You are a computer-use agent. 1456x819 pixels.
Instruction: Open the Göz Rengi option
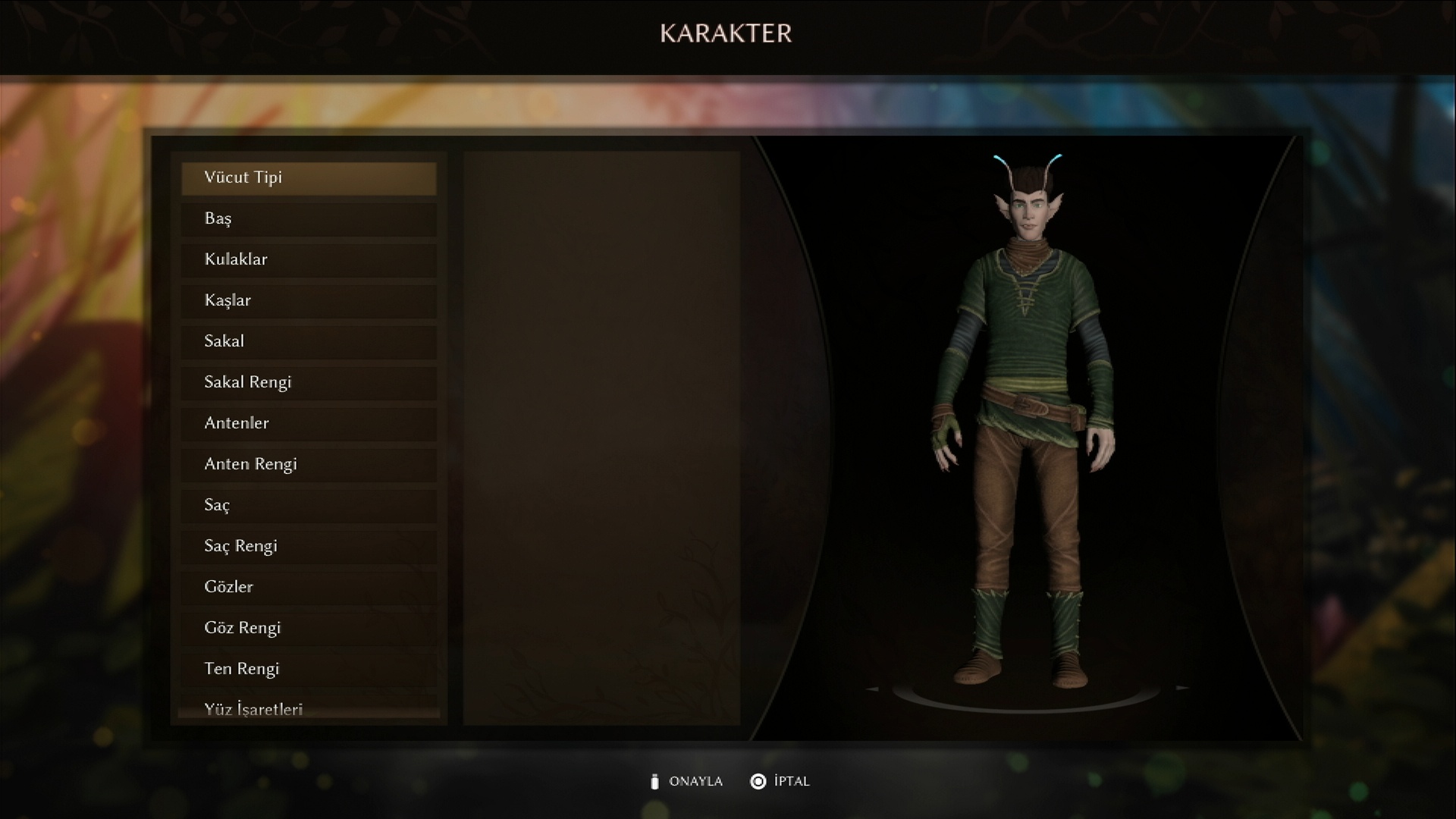point(309,628)
